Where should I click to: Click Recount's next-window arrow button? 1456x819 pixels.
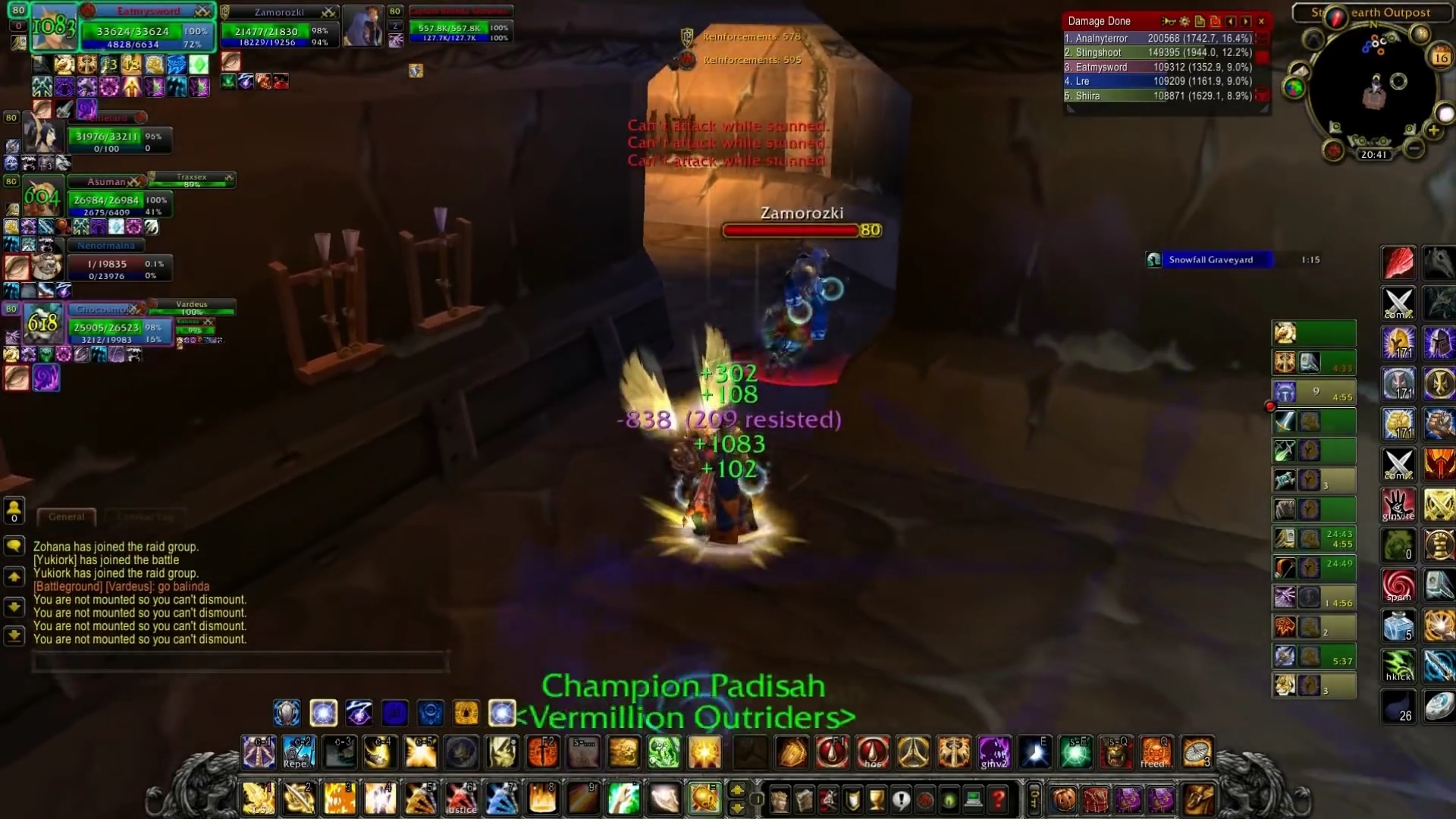[x=1246, y=21]
